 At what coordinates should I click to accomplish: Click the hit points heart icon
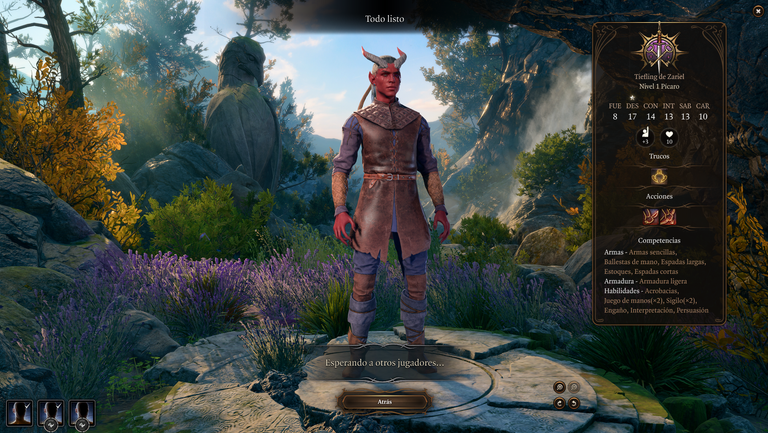click(669, 137)
